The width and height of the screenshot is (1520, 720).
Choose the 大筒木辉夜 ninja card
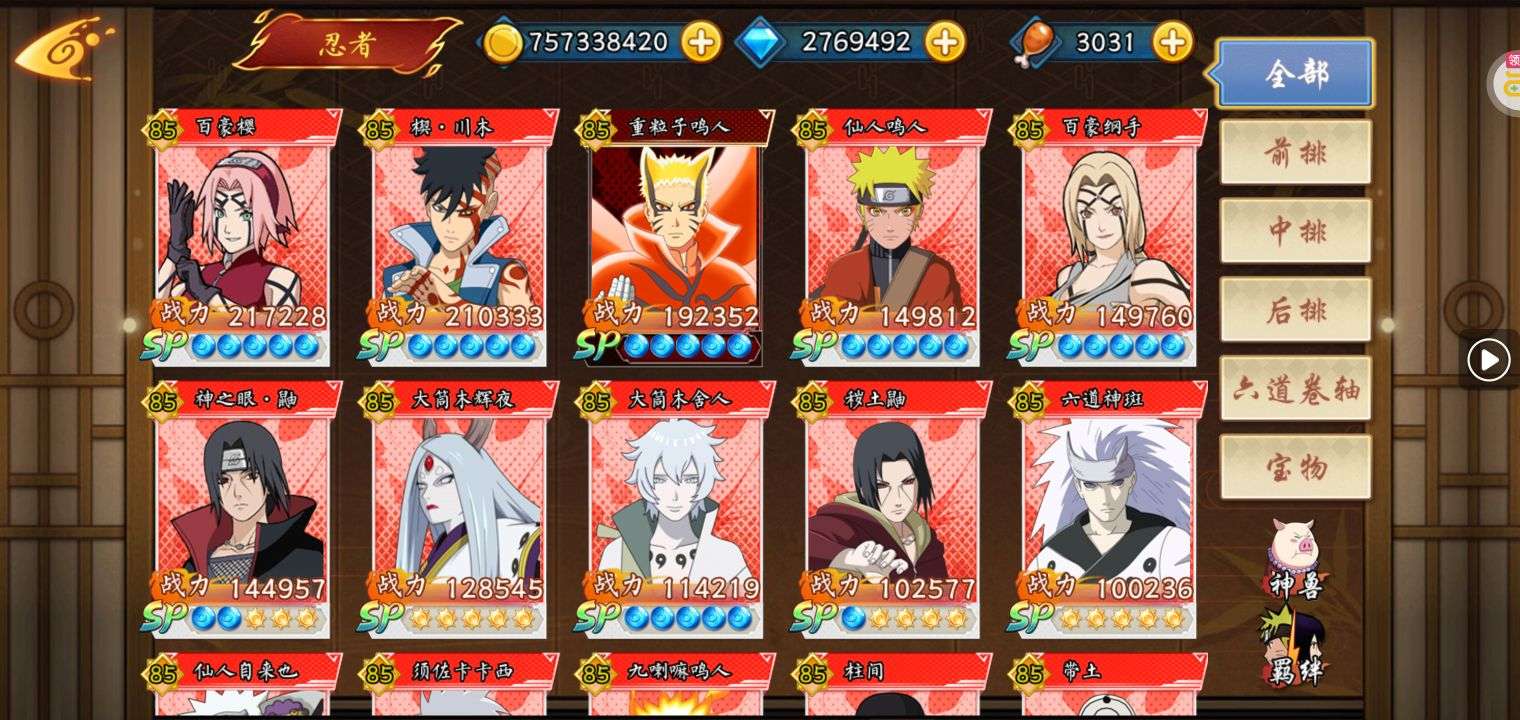click(459, 508)
